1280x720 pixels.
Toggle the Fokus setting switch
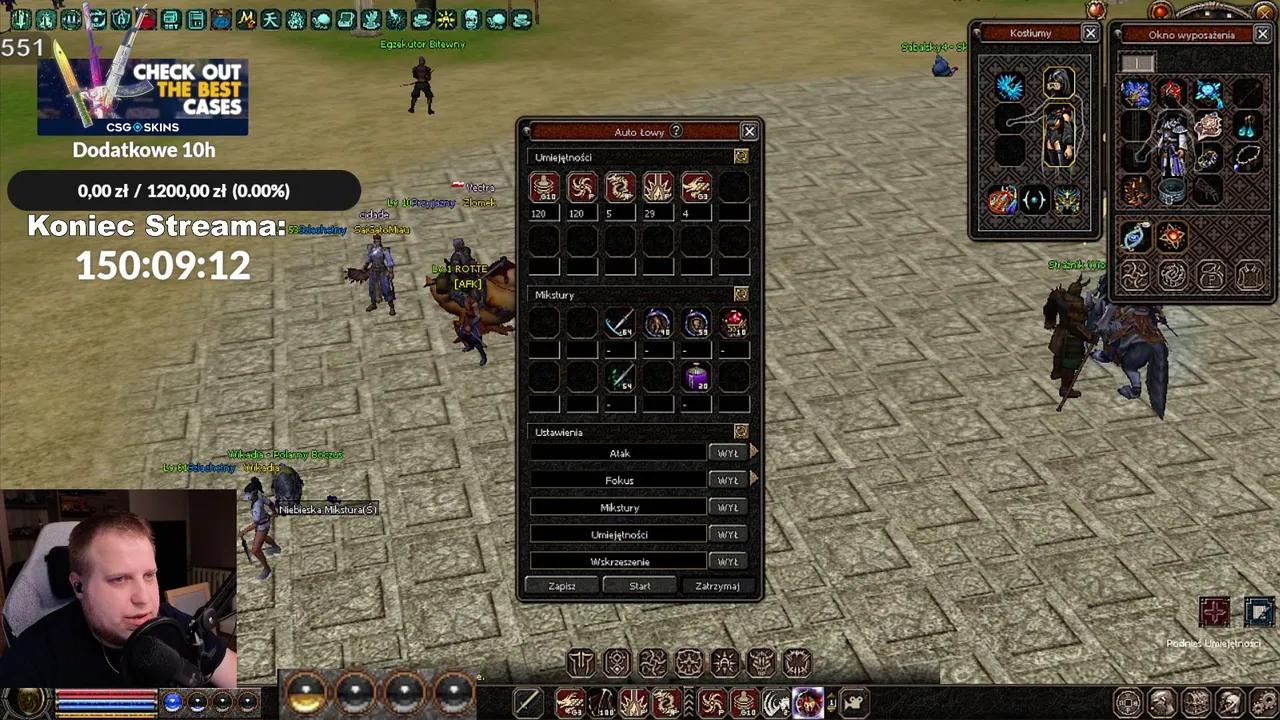pyautogui.click(x=727, y=480)
